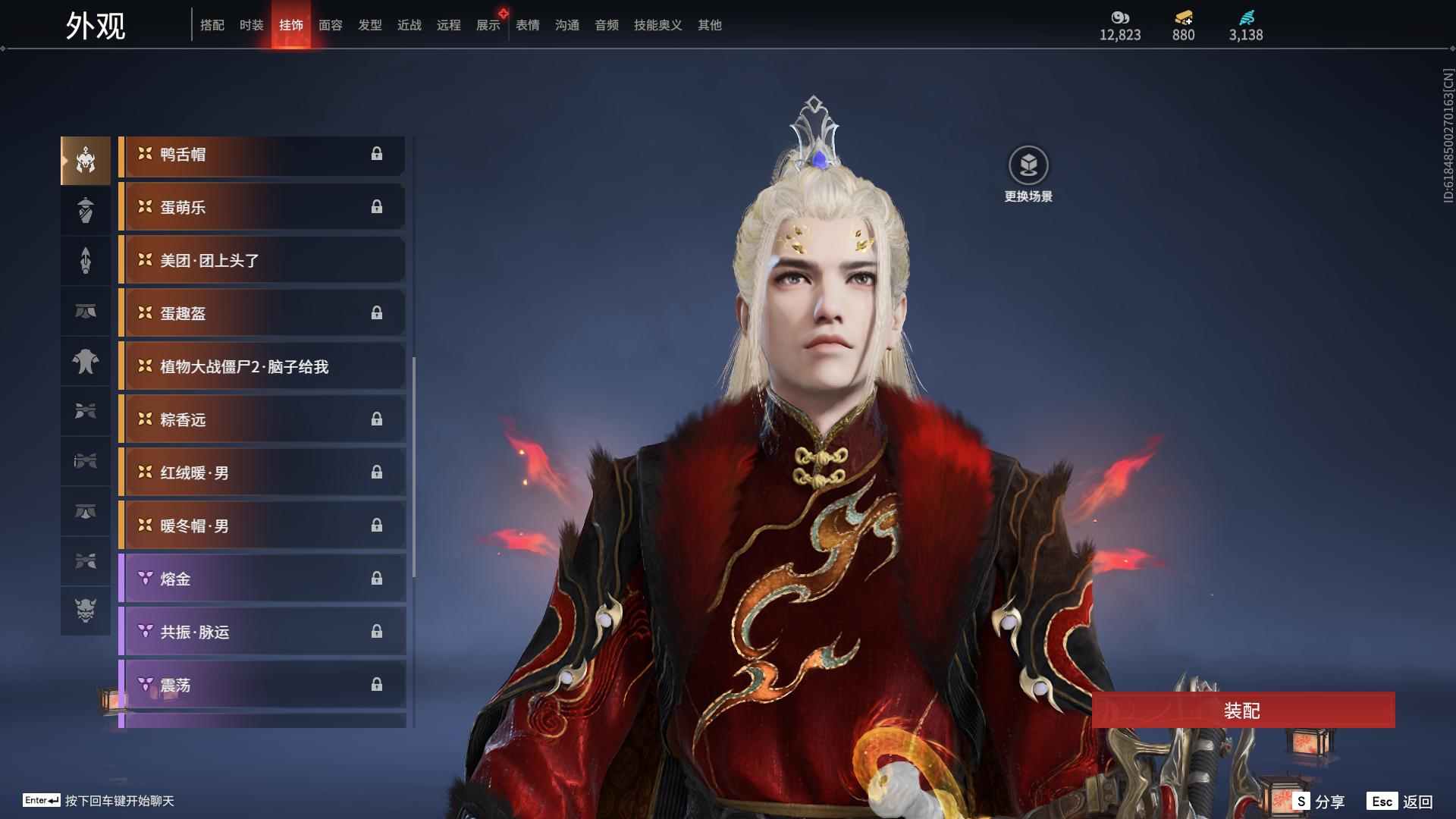Select the helmet accessory category icon

click(x=86, y=159)
